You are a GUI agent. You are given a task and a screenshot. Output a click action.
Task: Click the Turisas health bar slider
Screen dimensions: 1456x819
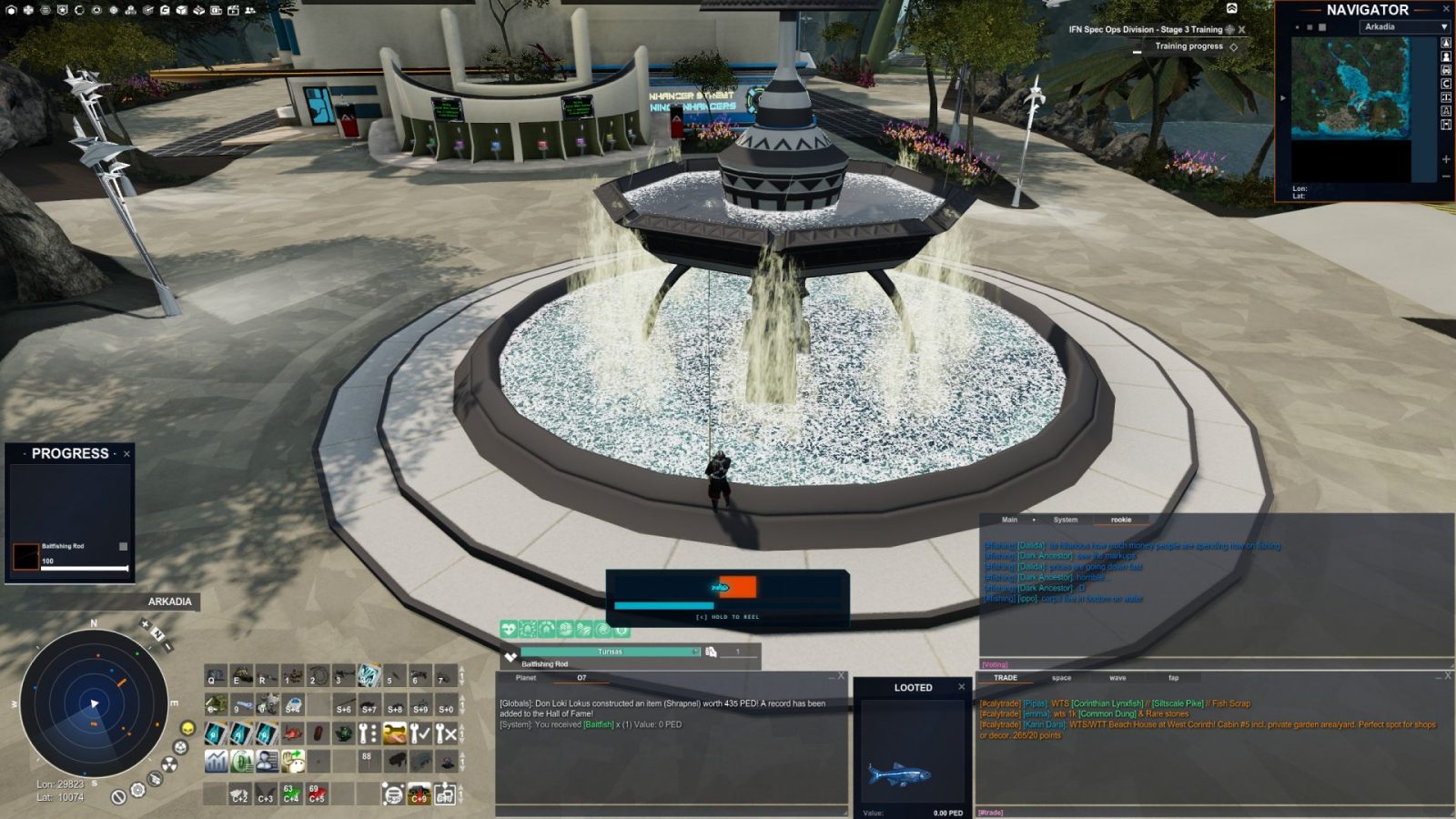coord(695,652)
